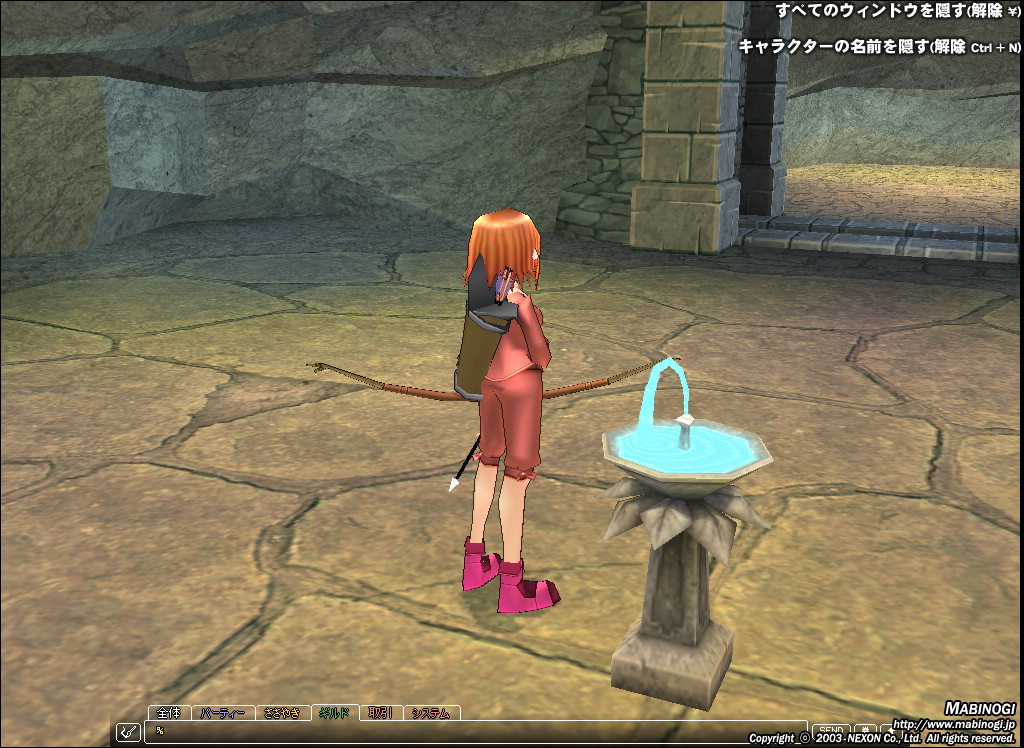Choose the ギルド chat tab
Image resolution: width=1024 pixels, height=748 pixels.
334,713
